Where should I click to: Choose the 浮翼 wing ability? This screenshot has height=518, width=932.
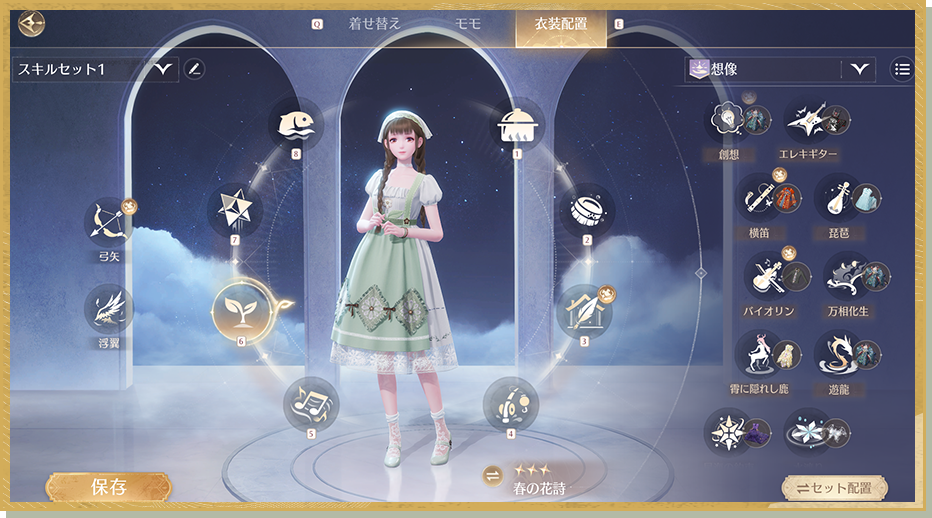[x=109, y=310]
